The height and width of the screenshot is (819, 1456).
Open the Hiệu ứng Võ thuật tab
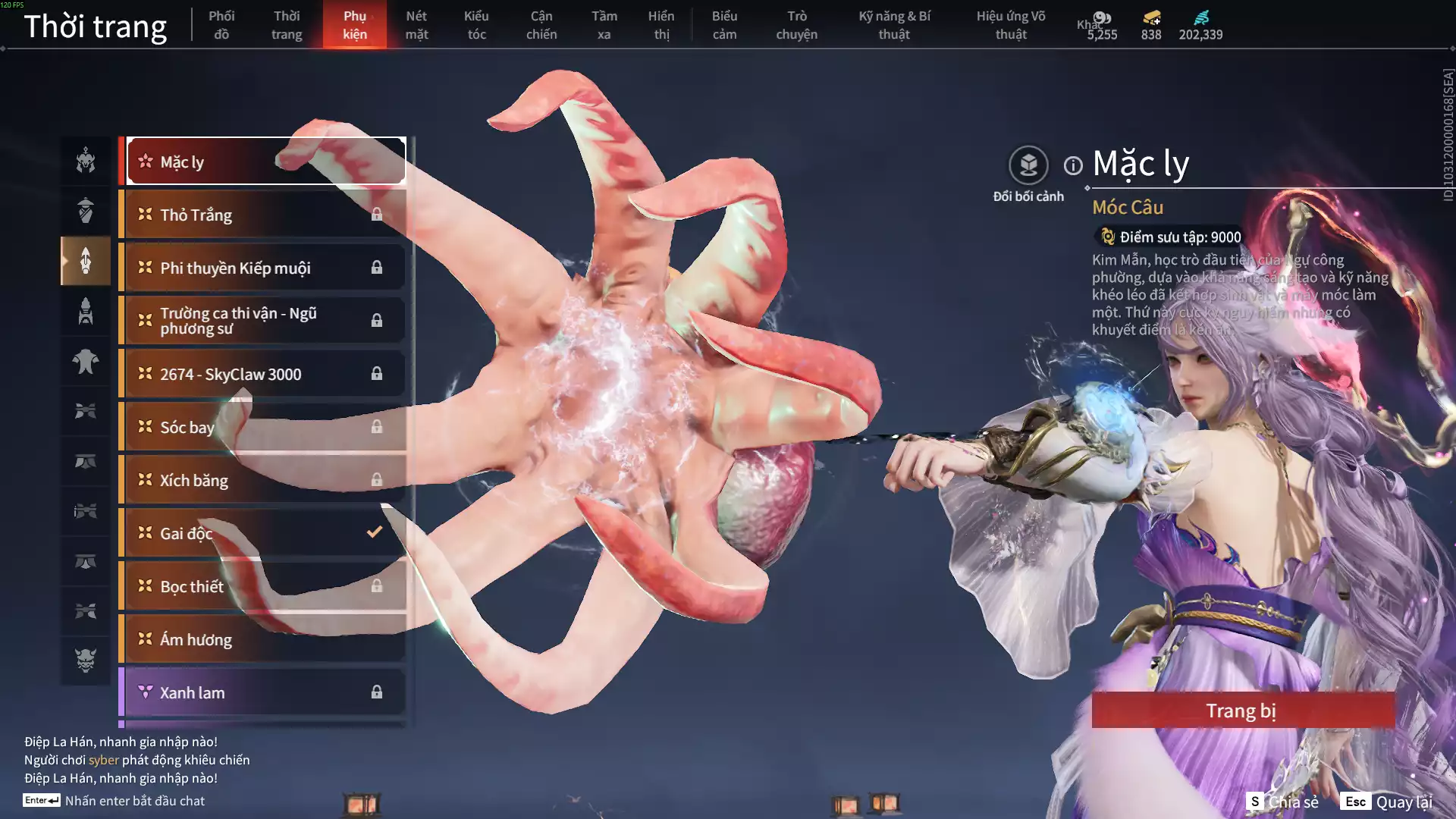pyautogui.click(x=1010, y=25)
